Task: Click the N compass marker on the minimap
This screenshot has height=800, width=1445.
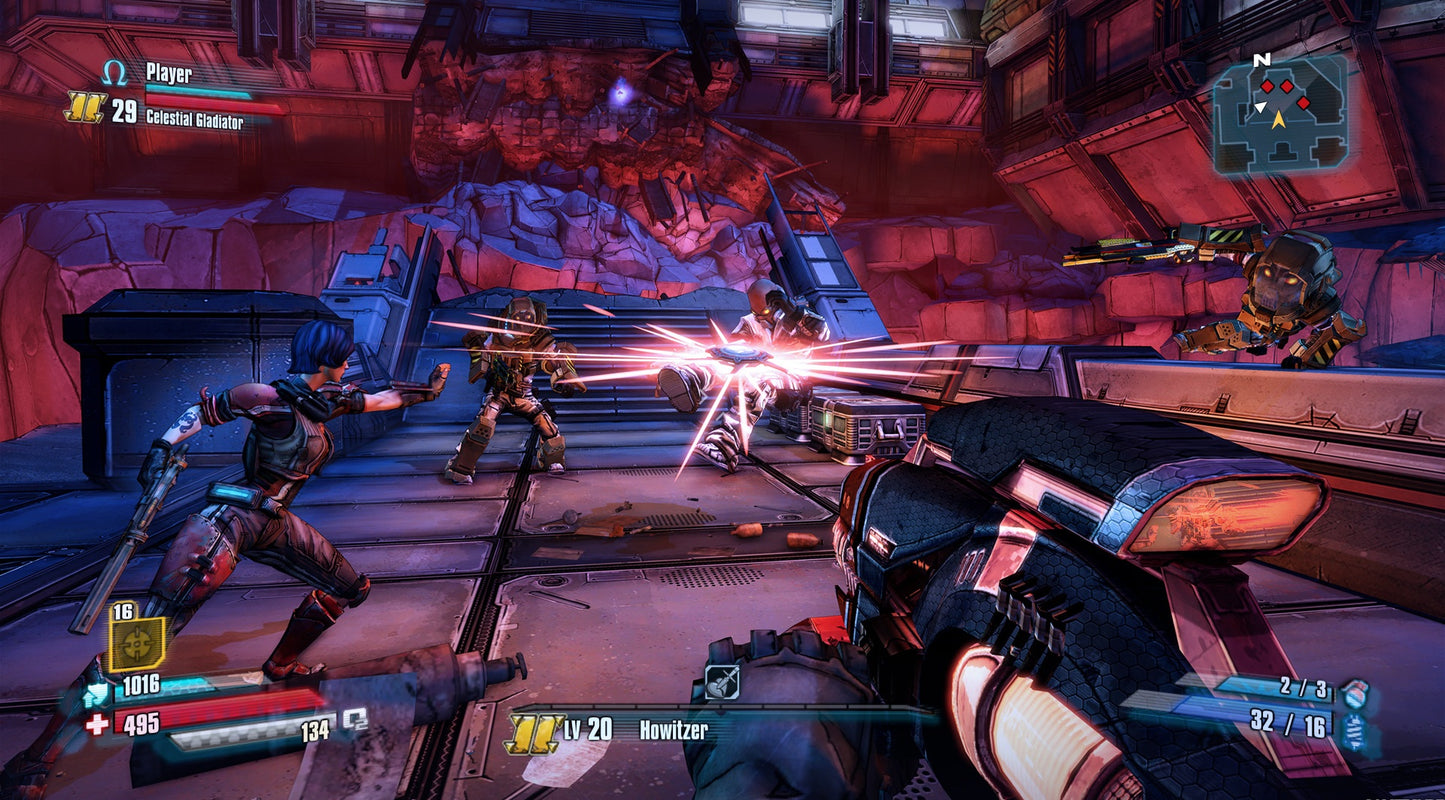Action: (x=1261, y=60)
